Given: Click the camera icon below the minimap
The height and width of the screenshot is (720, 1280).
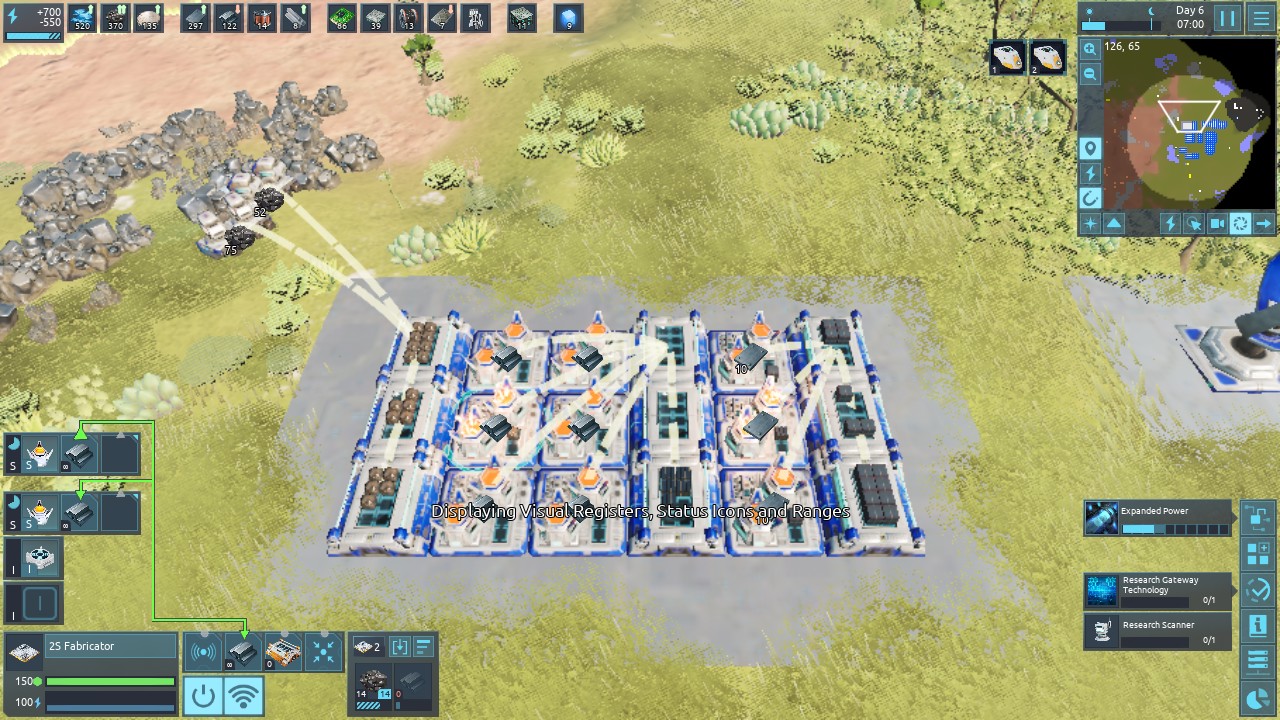Looking at the screenshot, I should [x=1217, y=224].
